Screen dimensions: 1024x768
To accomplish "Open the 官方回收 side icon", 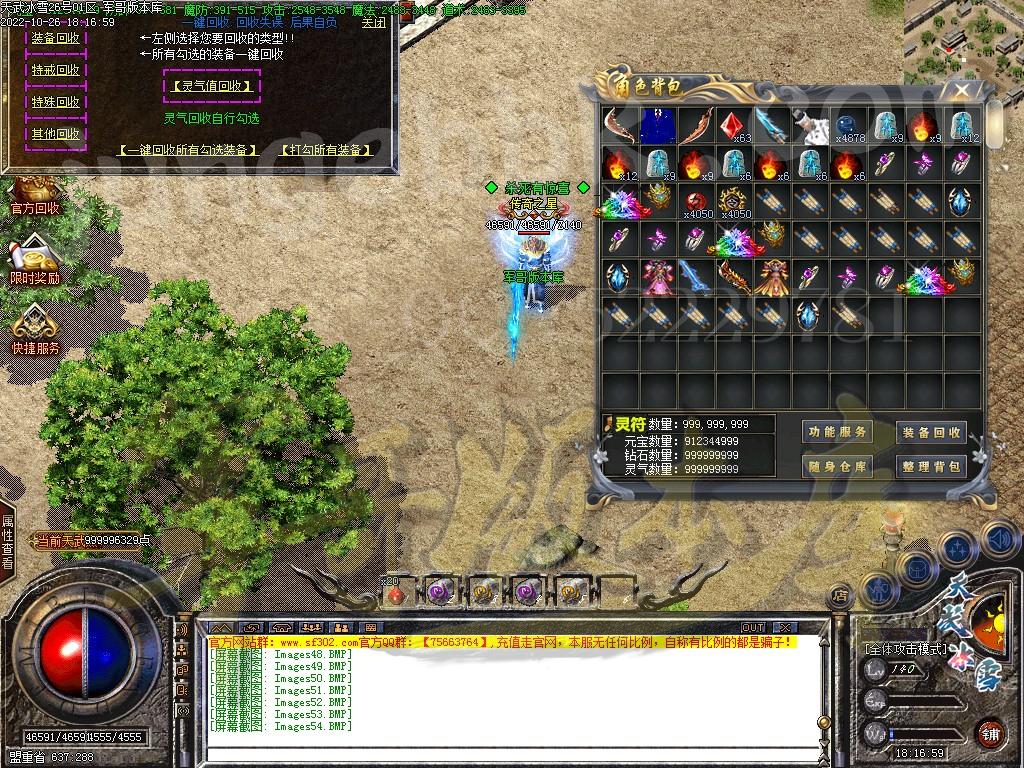I will click(35, 196).
